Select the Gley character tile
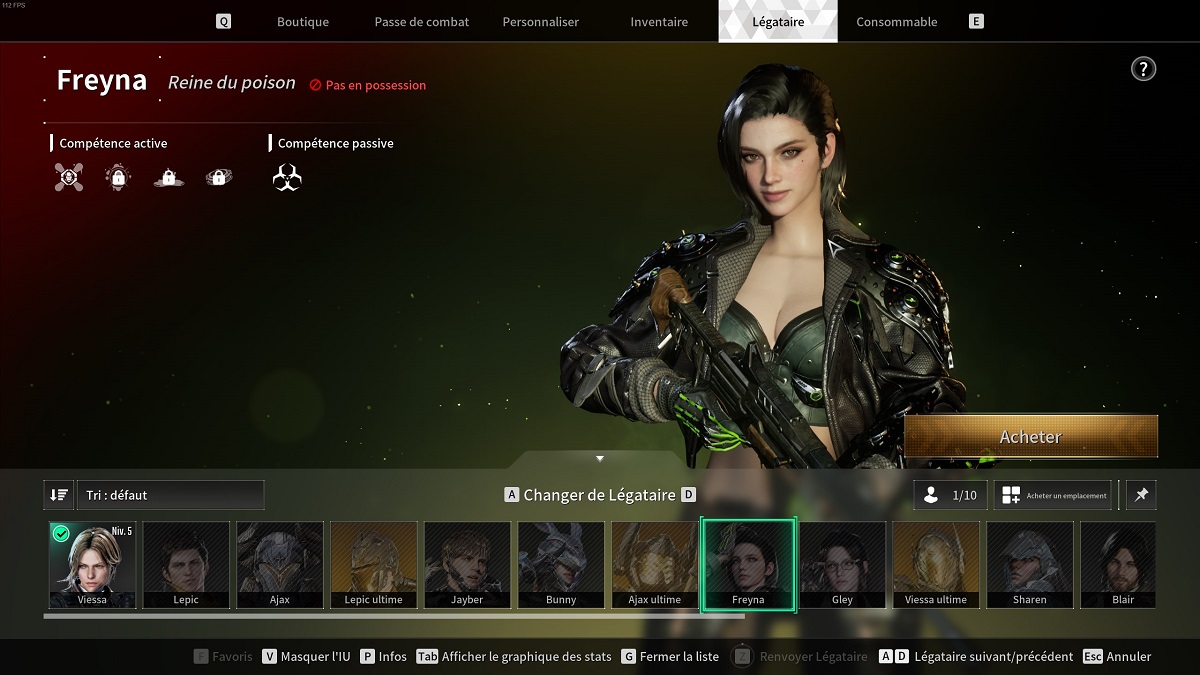 click(x=842, y=564)
